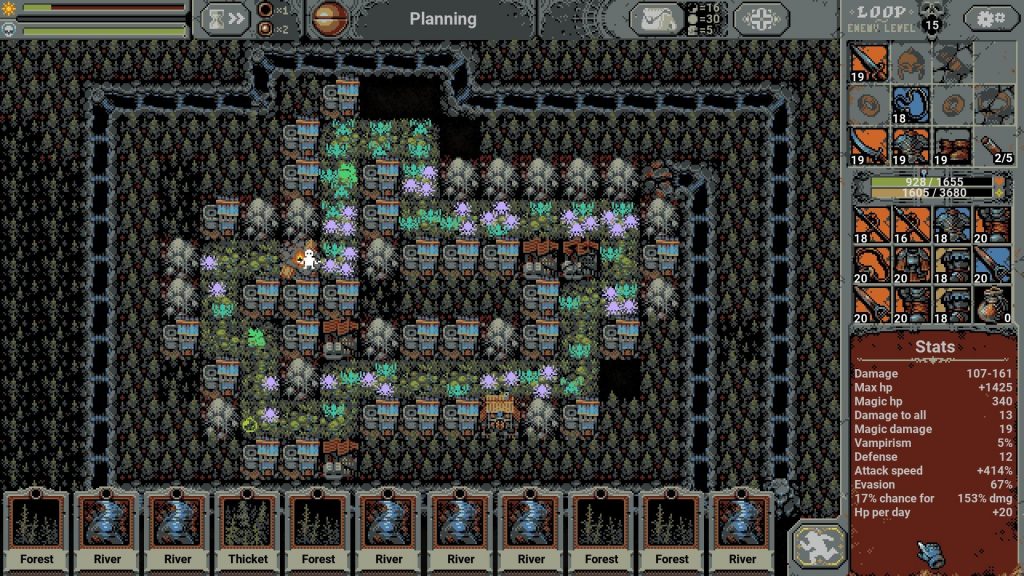Select the equipped level 19 chest armor
Screen dimensions: 1024x576
(x=911, y=145)
